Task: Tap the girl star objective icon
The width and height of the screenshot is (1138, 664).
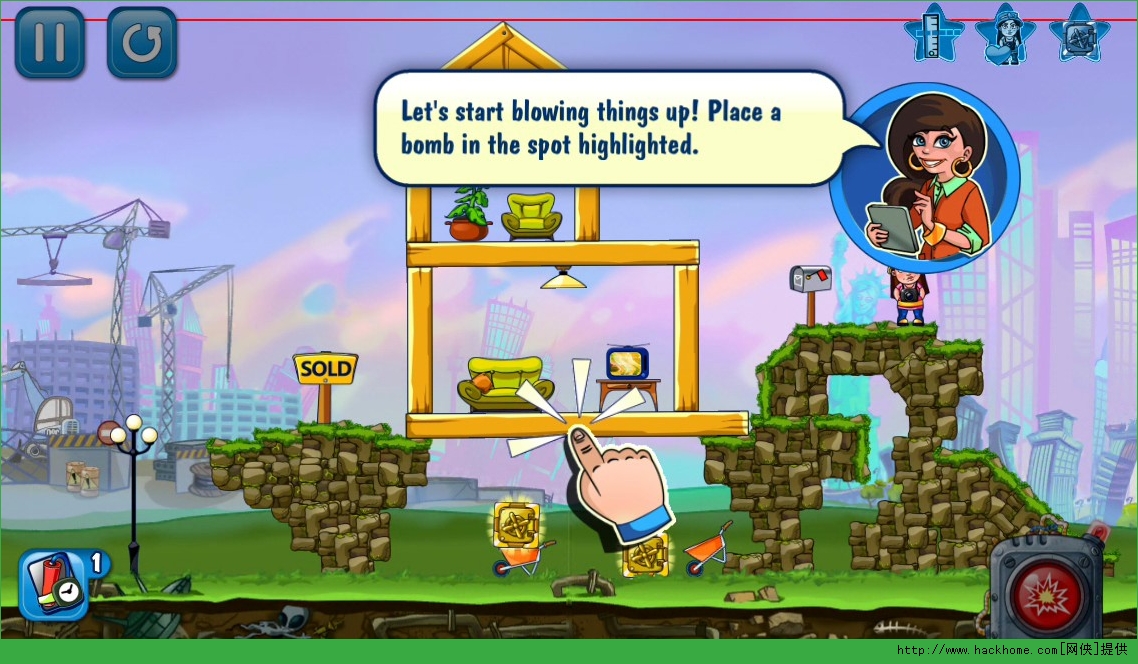Action: (x=1006, y=34)
